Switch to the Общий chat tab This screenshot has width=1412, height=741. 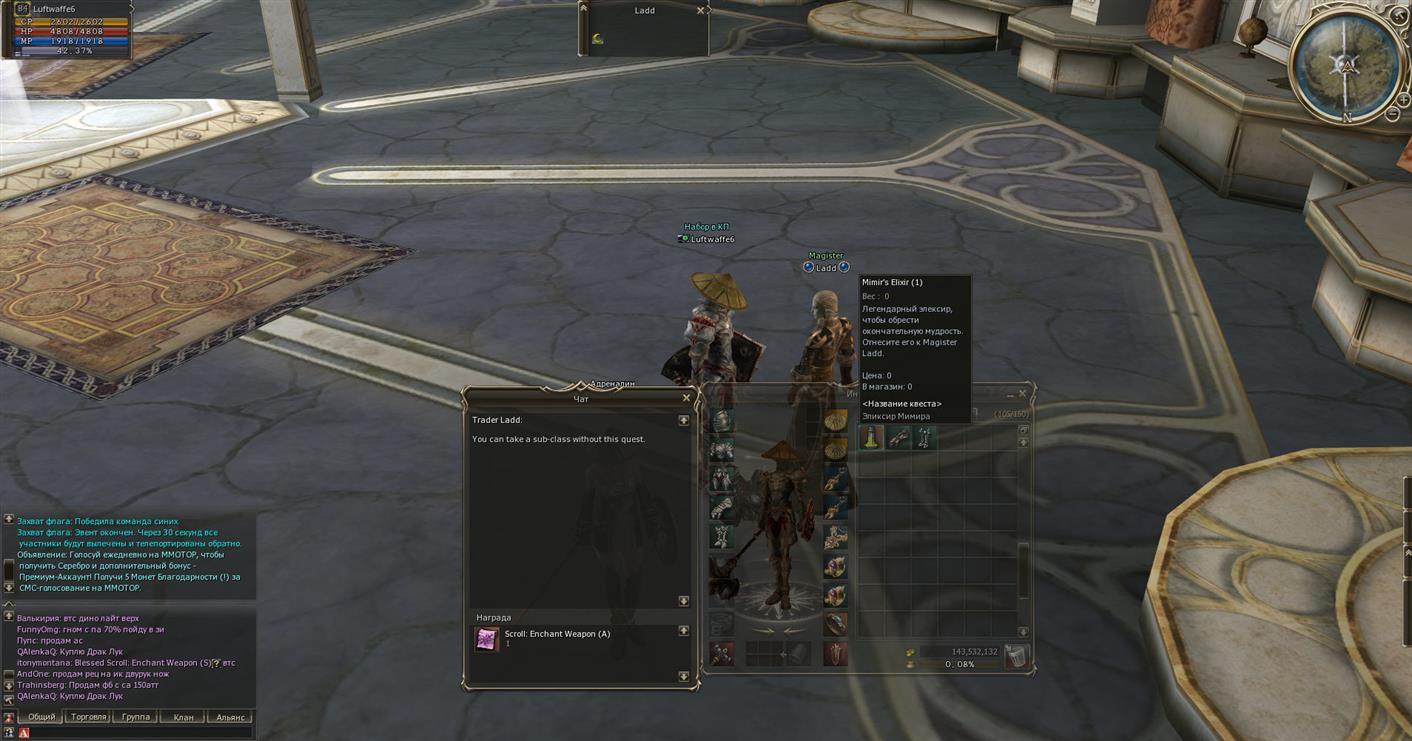41,717
